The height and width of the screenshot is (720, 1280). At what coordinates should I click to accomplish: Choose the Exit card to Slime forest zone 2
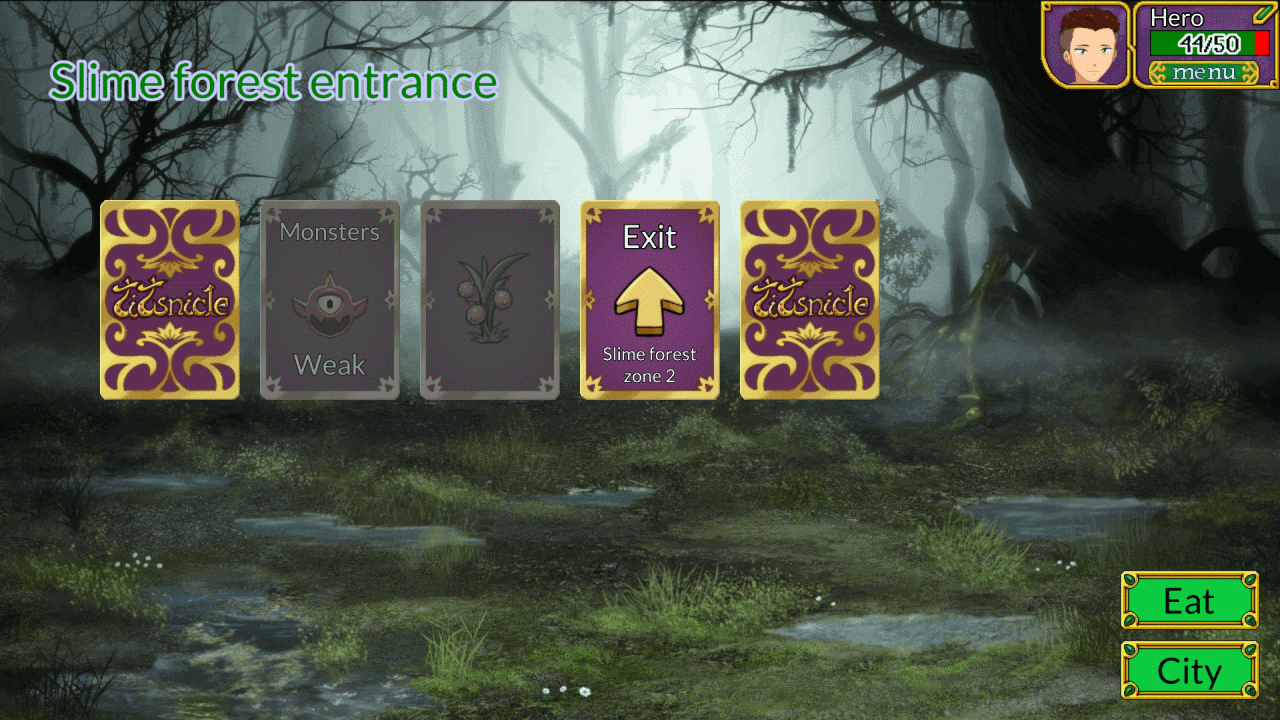click(x=650, y=300)
